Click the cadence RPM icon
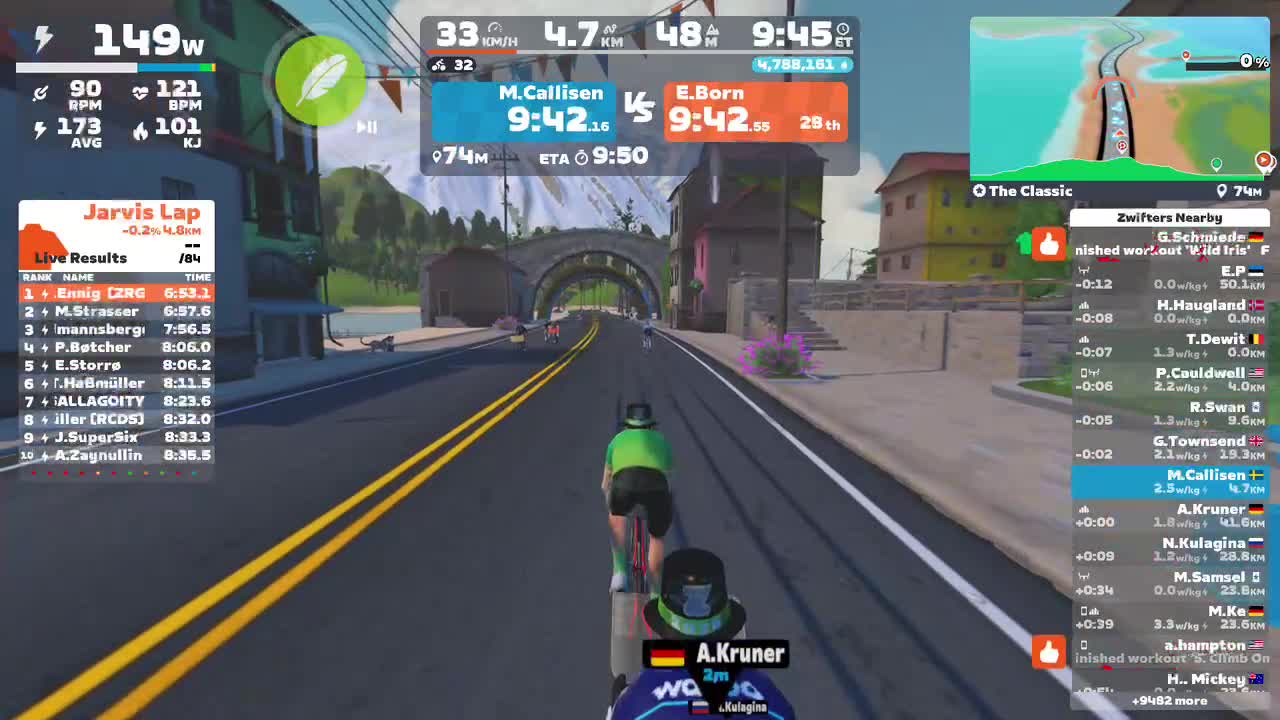 coord(41,92)
